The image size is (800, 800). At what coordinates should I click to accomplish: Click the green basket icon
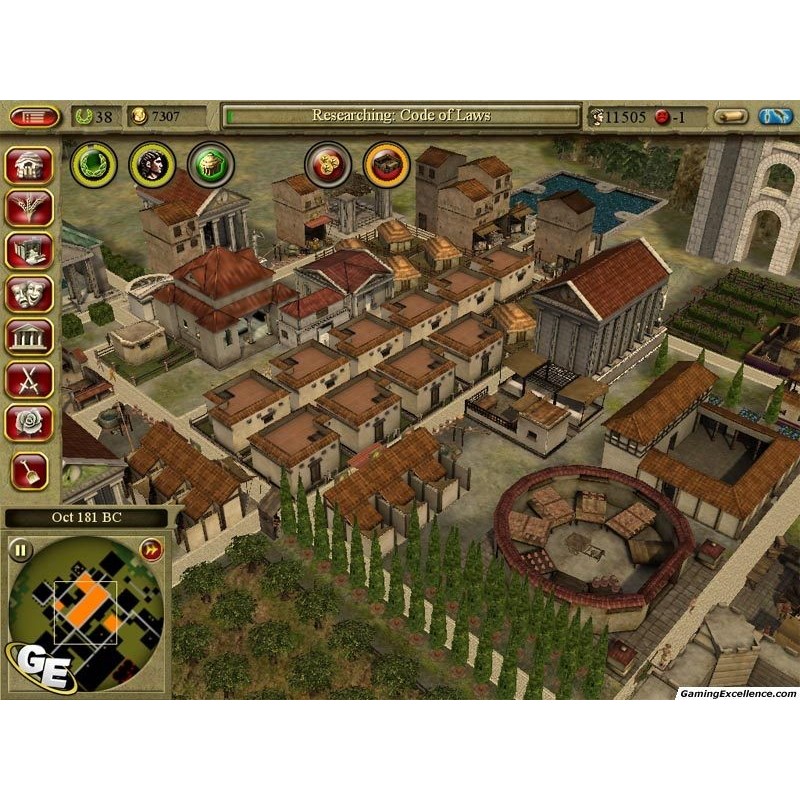tap(210, 165)
